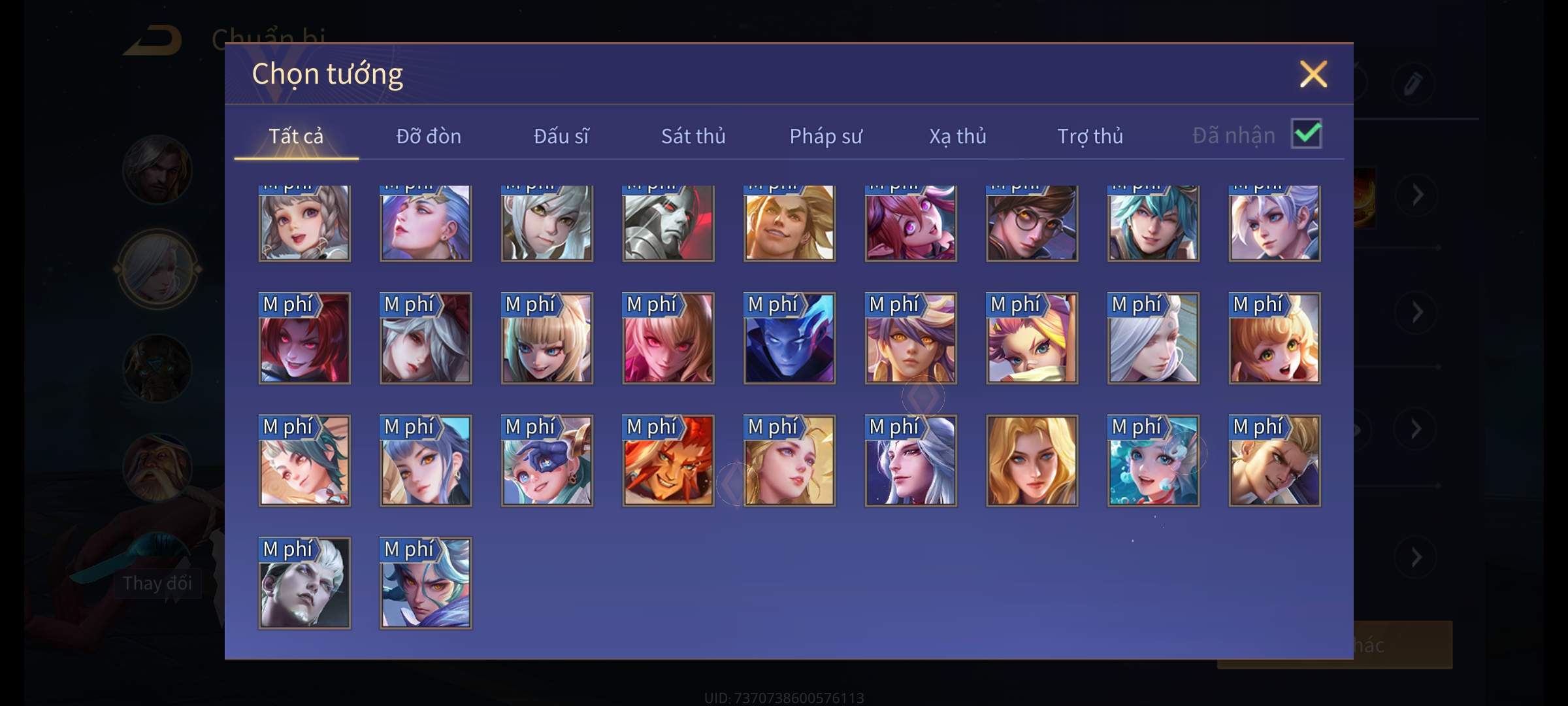1568x706 pixels.
Task: Choose the white-haired bearded man portrait
Action: [x=304, y=583]
